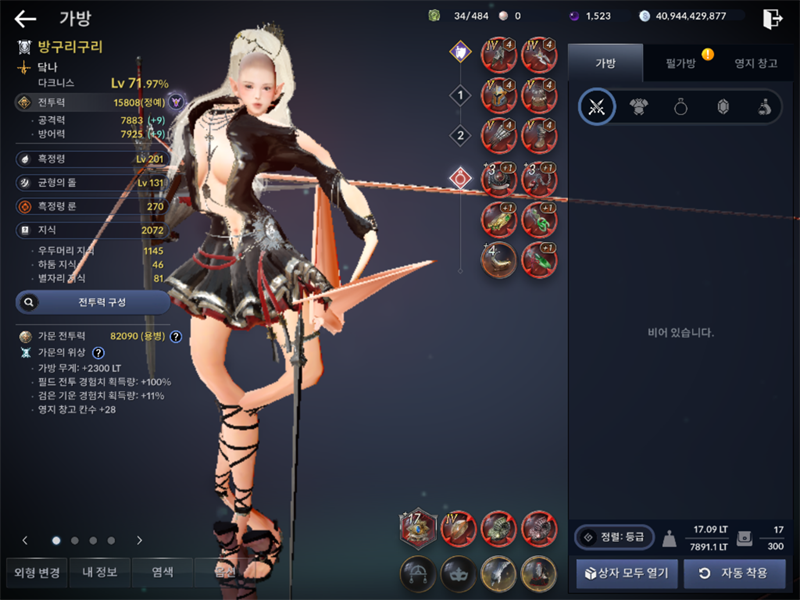Activate the 자동 착용 auto-equip button

(734, 573)
